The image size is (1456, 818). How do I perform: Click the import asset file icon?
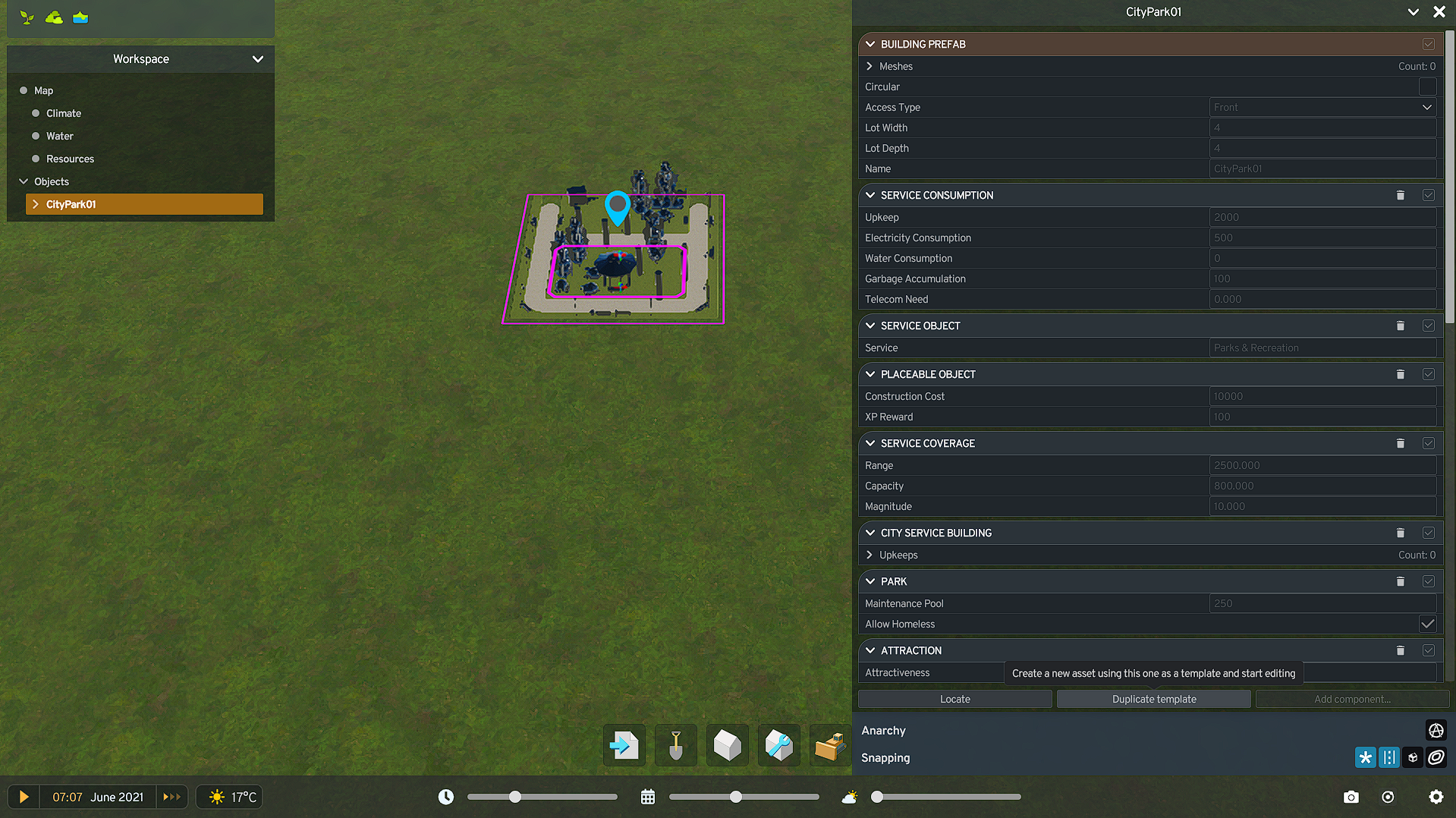[x=624, y=745]
